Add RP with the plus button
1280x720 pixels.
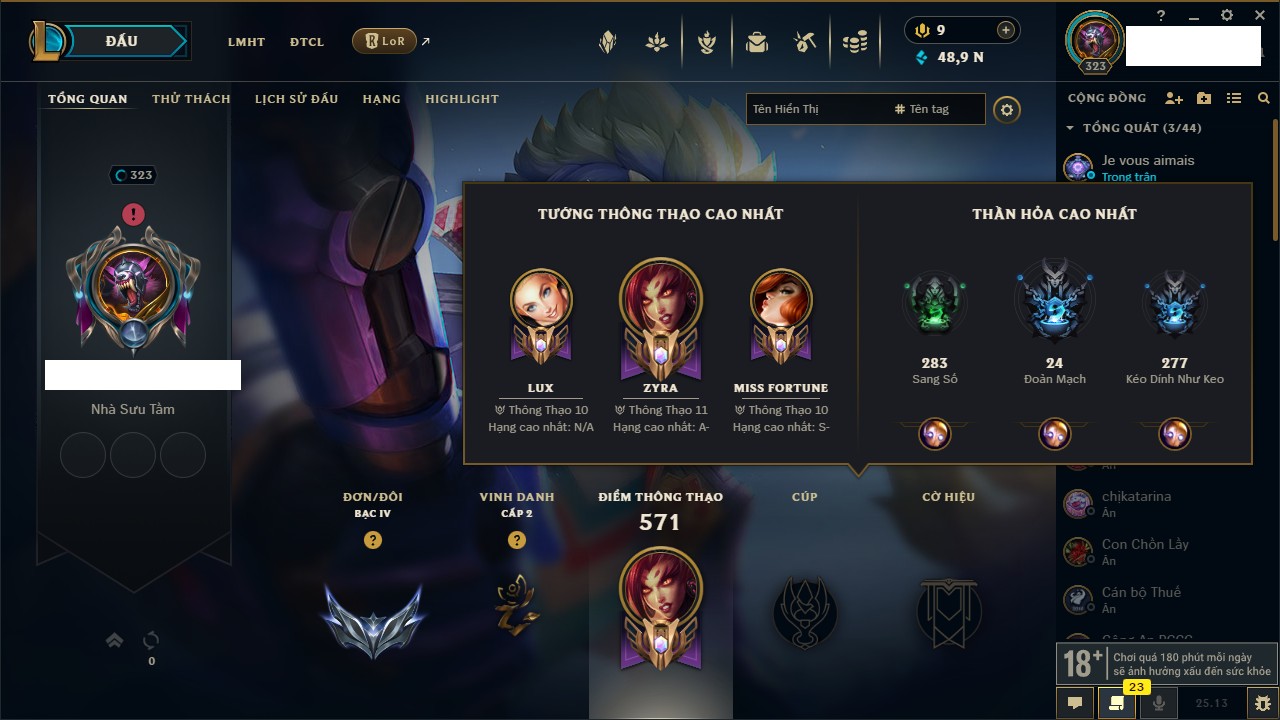(1006, 30)
